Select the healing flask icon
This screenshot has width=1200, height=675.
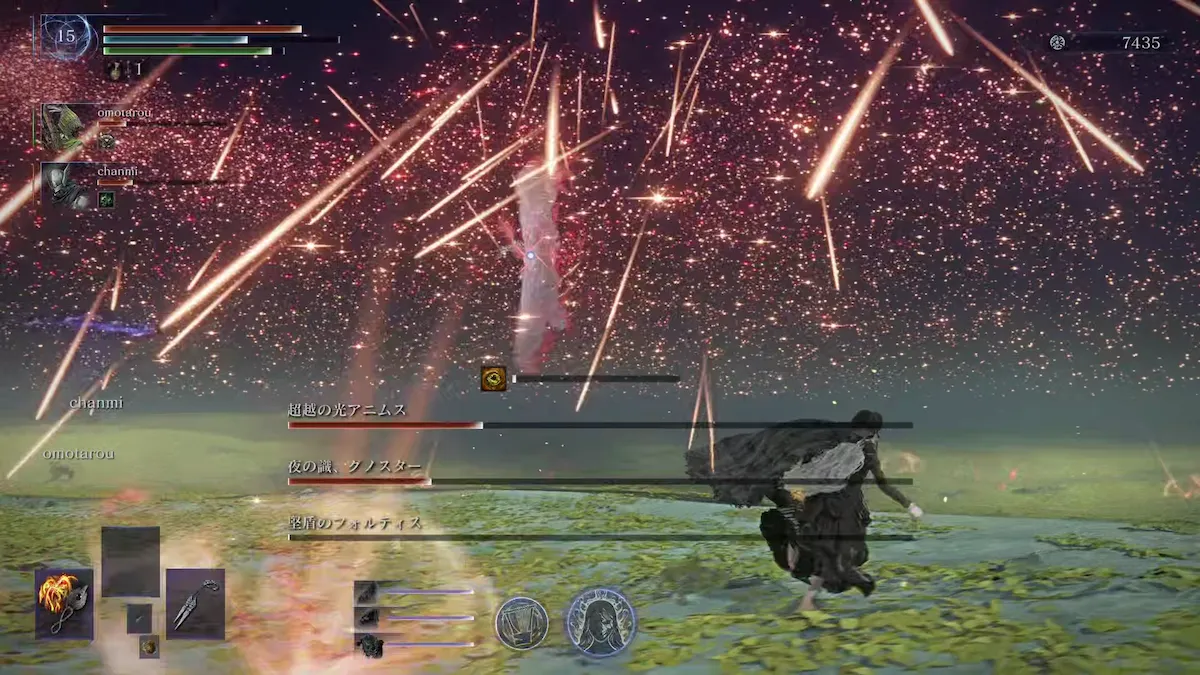(x=115, y=70)
